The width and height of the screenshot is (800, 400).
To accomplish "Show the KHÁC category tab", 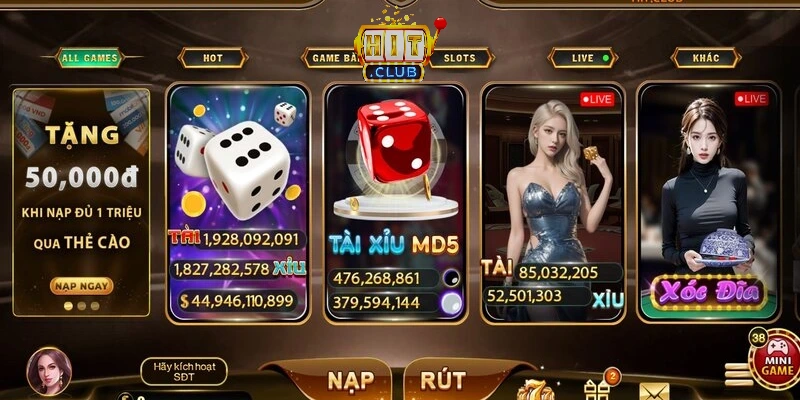I will point(706,58).
